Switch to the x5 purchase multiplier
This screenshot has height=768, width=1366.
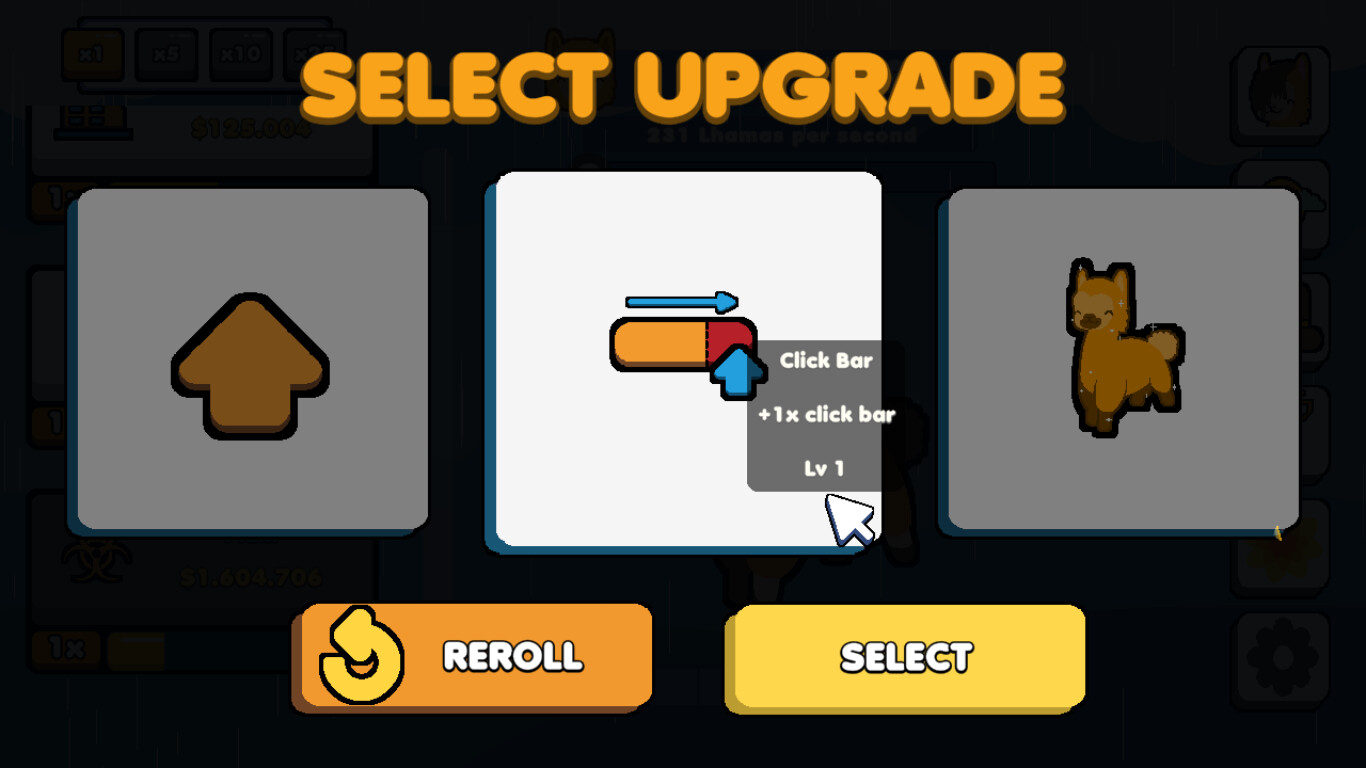pyautogui.click(x=167, y=55)
